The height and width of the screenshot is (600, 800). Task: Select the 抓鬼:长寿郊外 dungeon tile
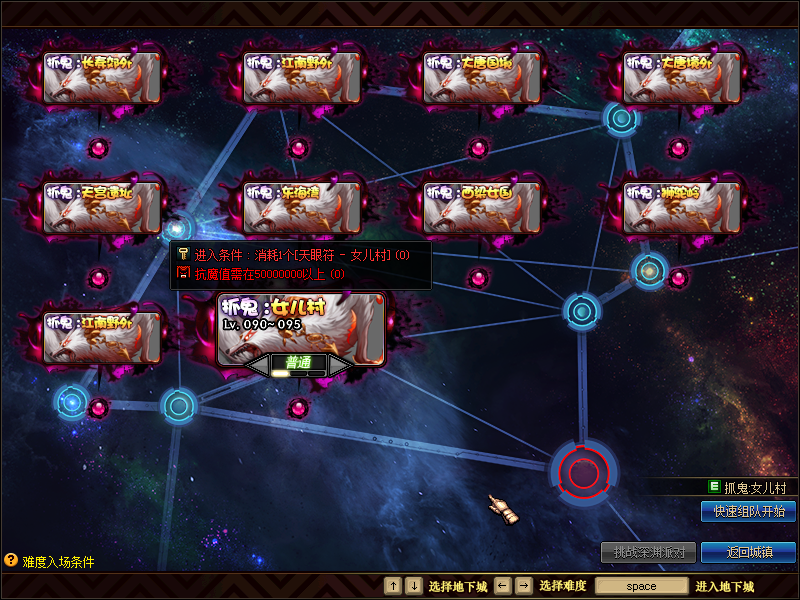(102, 78)
